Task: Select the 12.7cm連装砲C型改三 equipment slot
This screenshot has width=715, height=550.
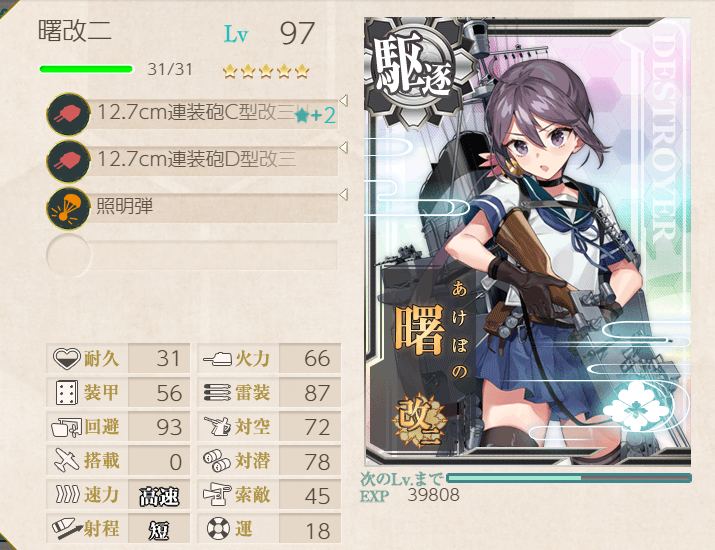Action: click(x=195, y=113)
